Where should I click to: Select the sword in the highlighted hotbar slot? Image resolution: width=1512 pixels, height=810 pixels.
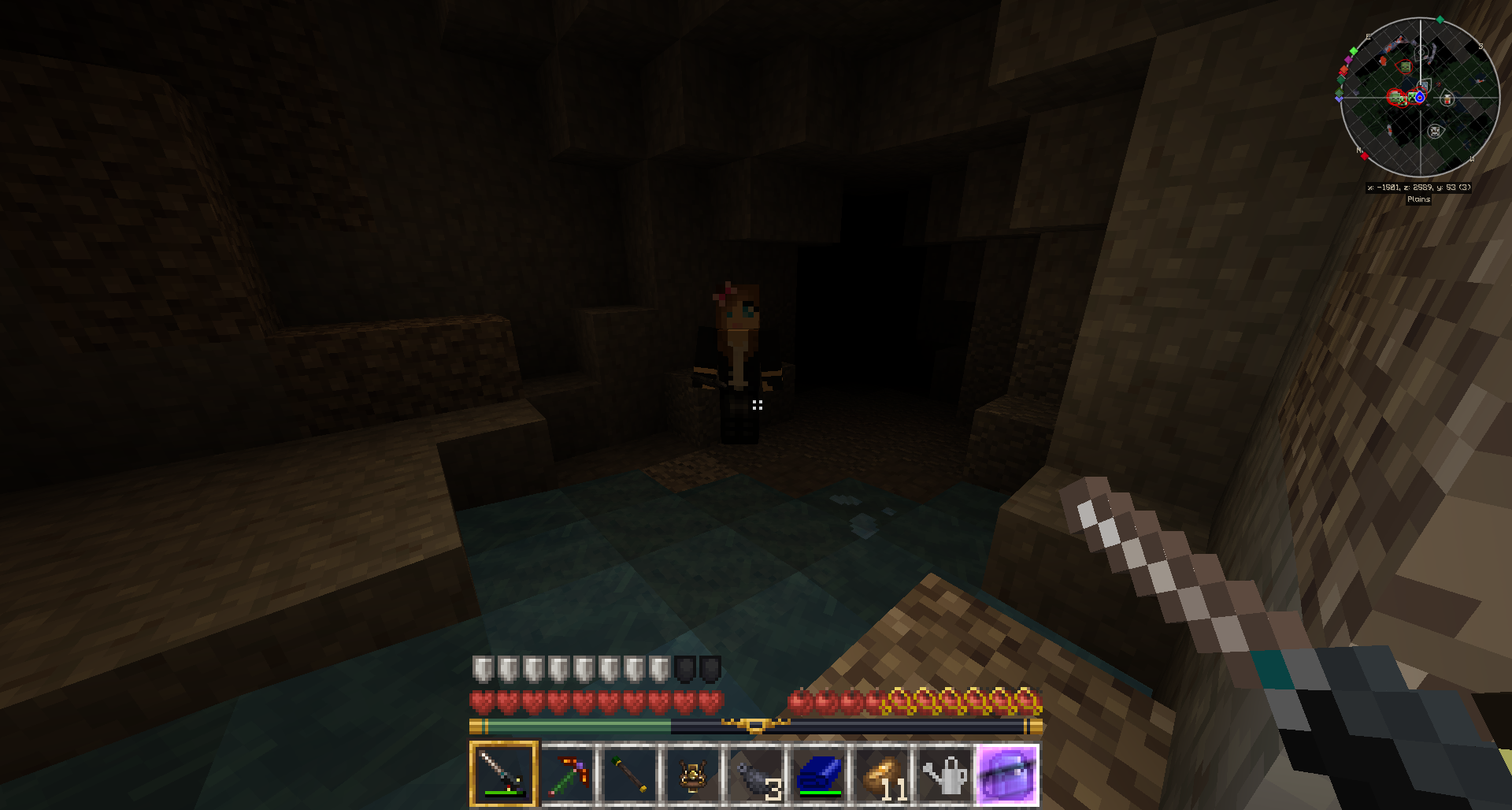click(x=503, y=773)
